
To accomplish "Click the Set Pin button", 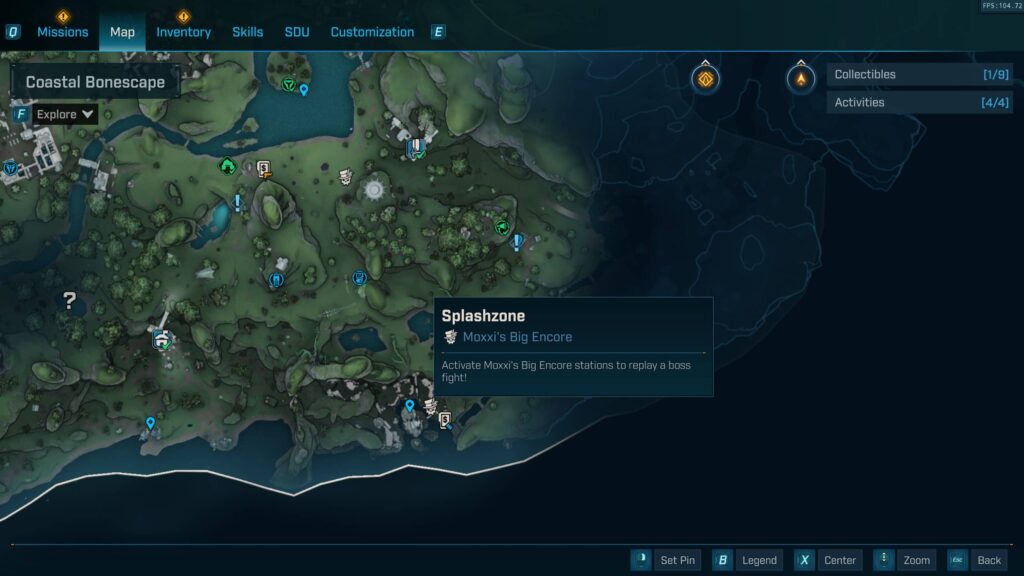I will 666,560.
